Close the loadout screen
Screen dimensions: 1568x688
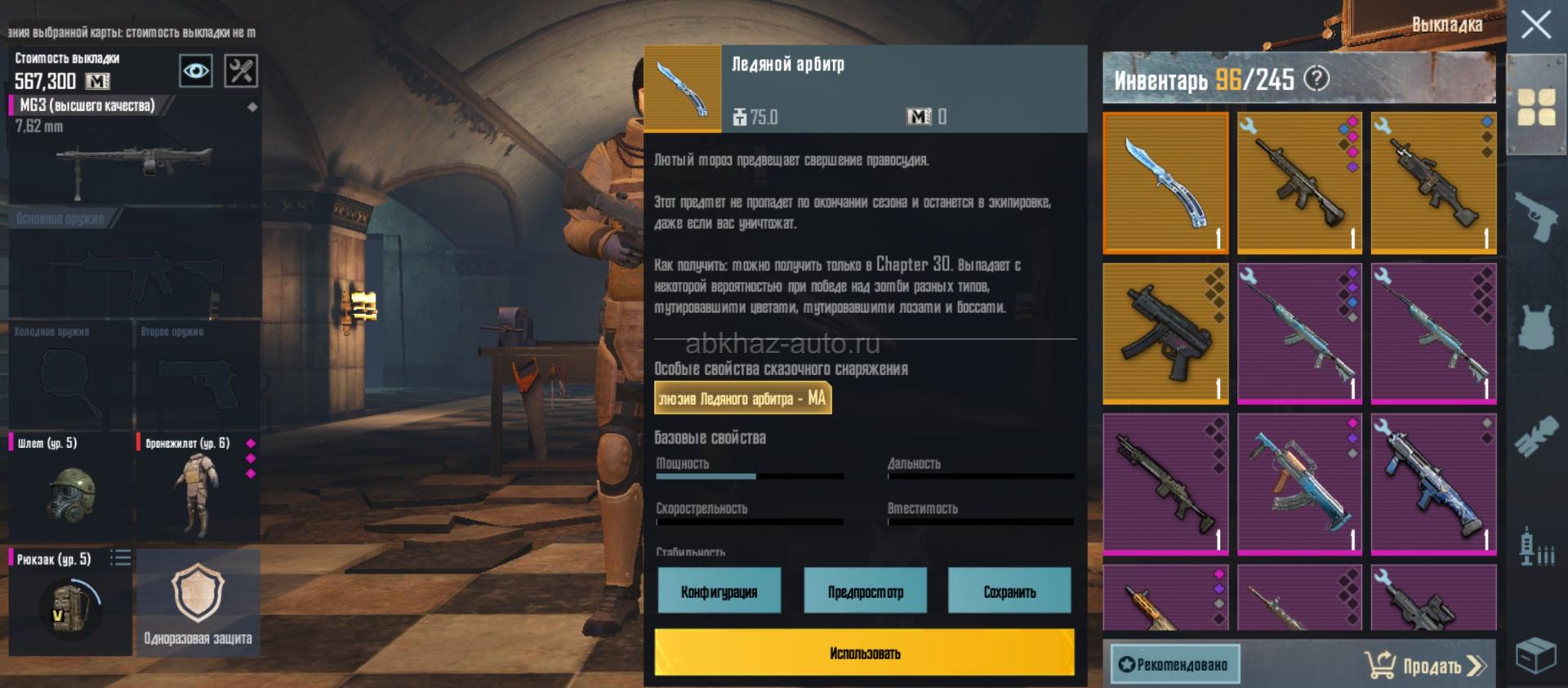pyautogui.click(x=1535, y=25)
